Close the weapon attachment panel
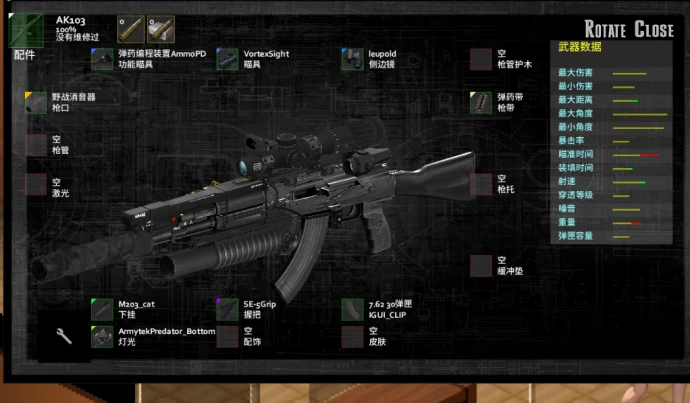690x403 pixels. tap(654, 30)
